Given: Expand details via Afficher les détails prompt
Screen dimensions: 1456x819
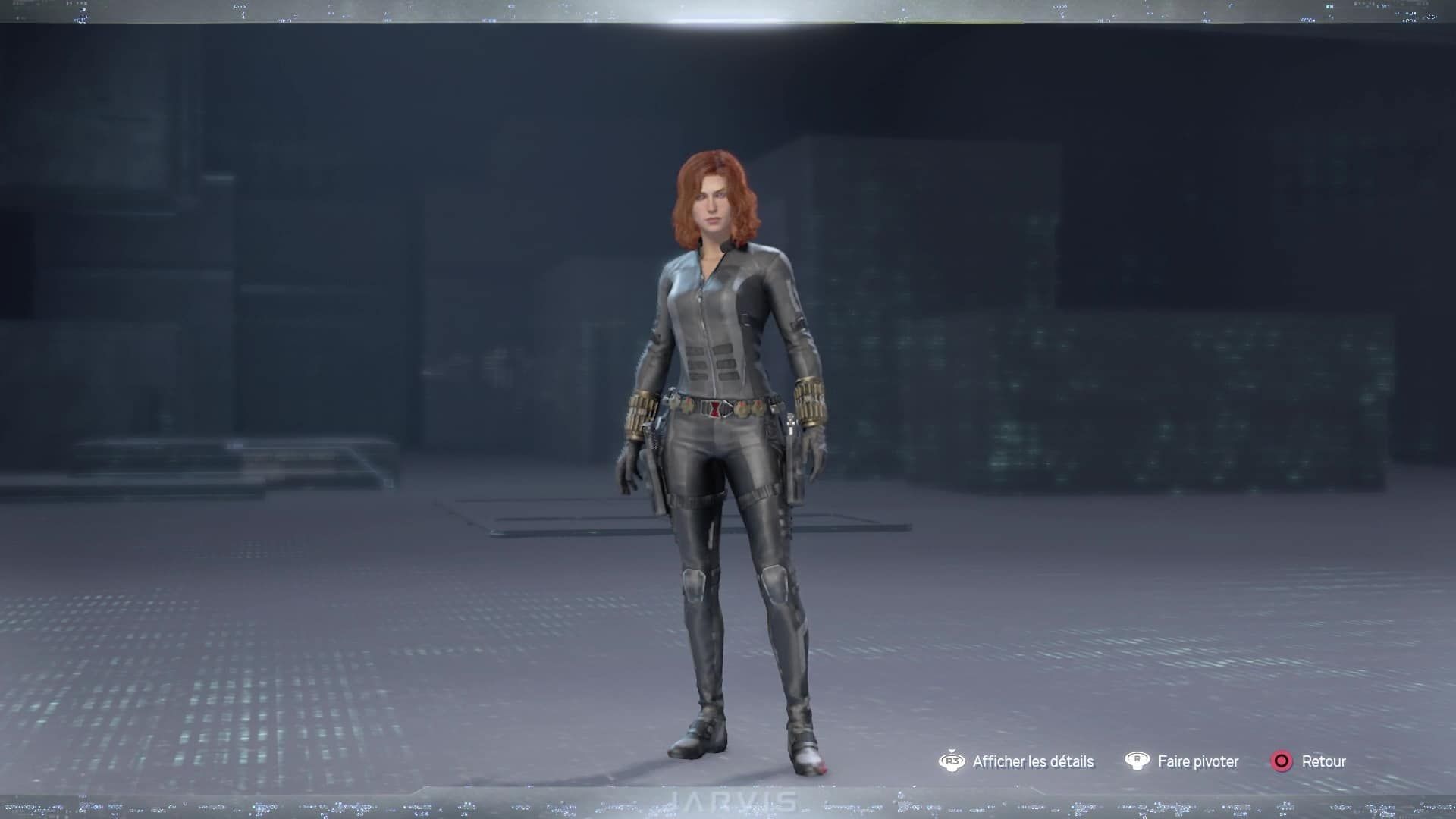Looking at the screenshot, I should (x=1032, y=761).
